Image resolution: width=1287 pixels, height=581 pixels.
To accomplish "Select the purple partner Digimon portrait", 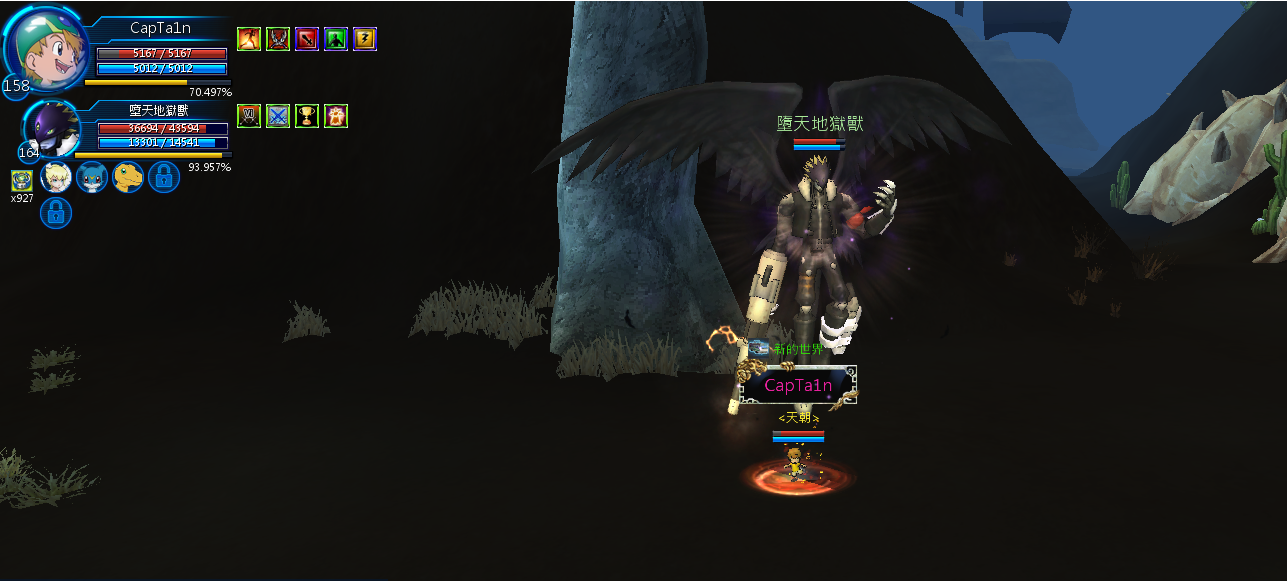I will tap(50, 130).
